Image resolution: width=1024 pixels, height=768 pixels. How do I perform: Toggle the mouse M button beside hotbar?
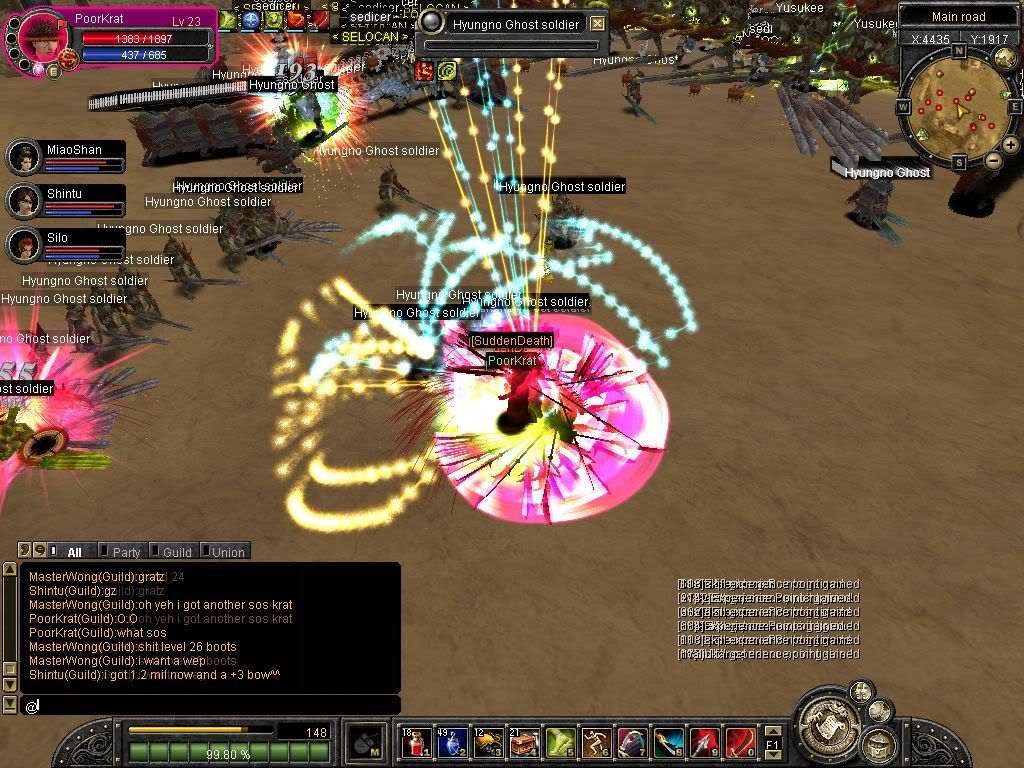pos(365,742)
